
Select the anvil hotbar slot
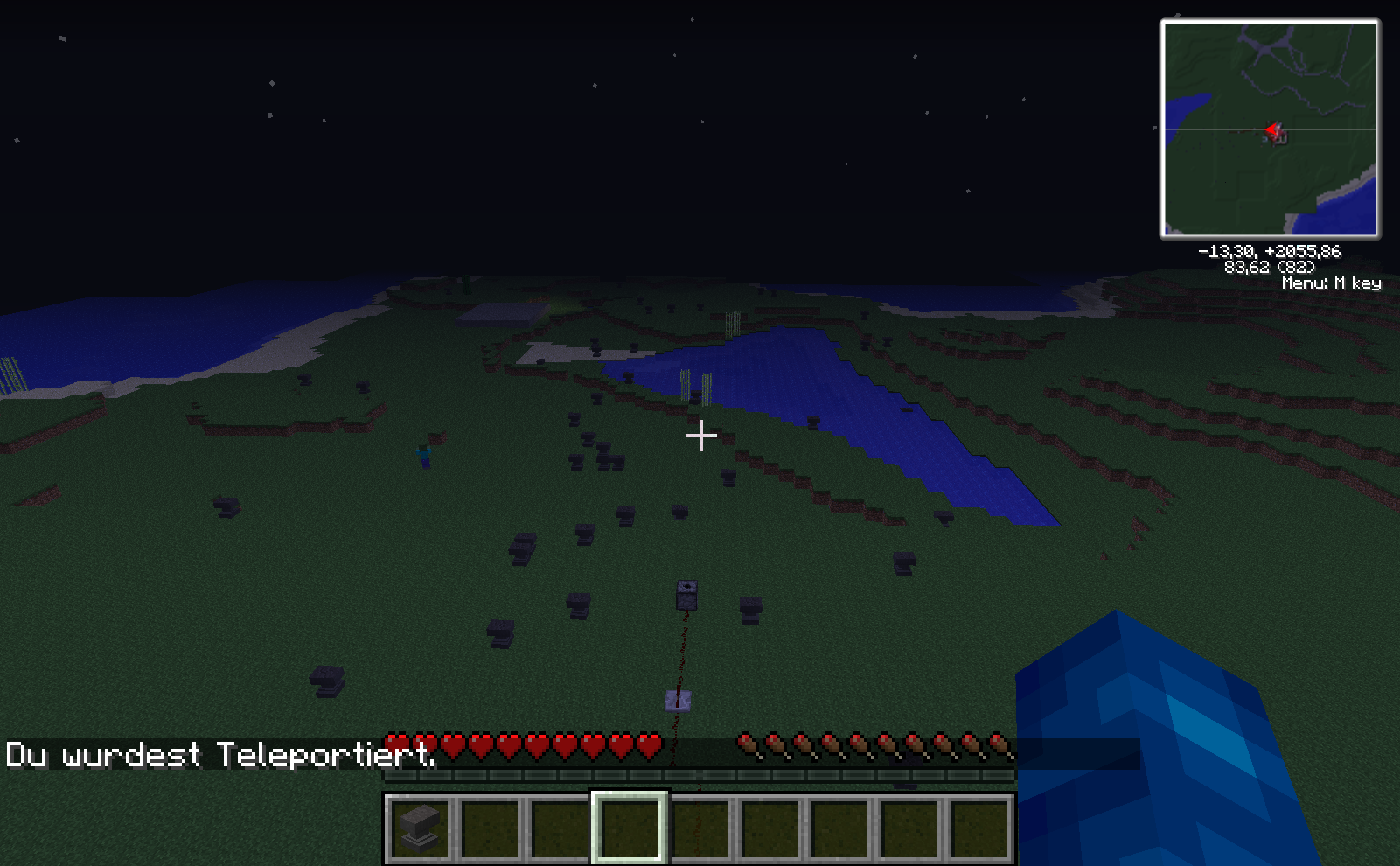pos(420,828)
